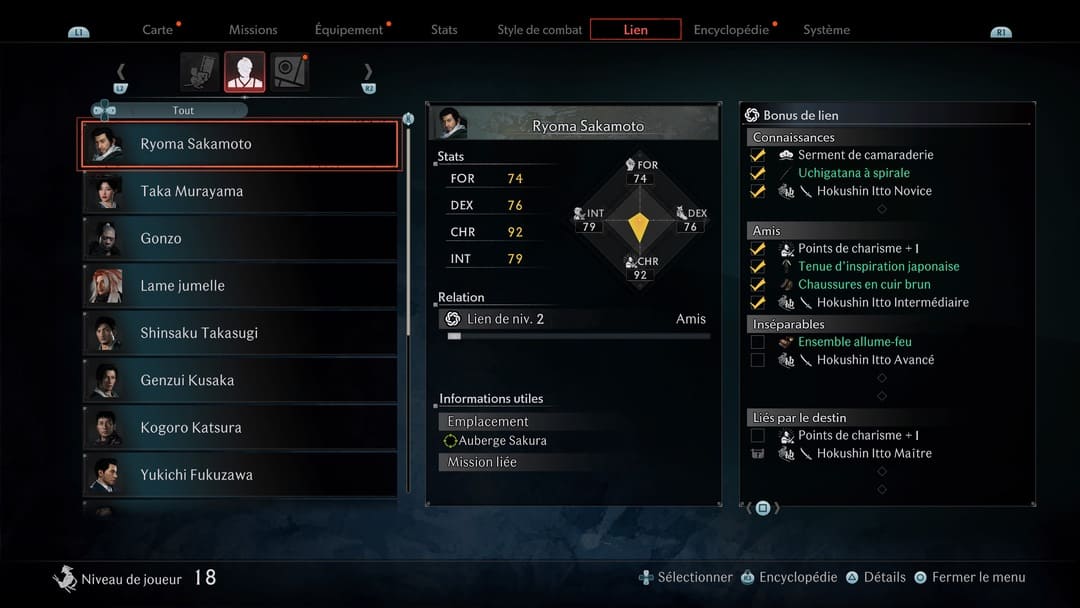
Task: Pick the Lame jumelle entry
Action: pos(239,286)
